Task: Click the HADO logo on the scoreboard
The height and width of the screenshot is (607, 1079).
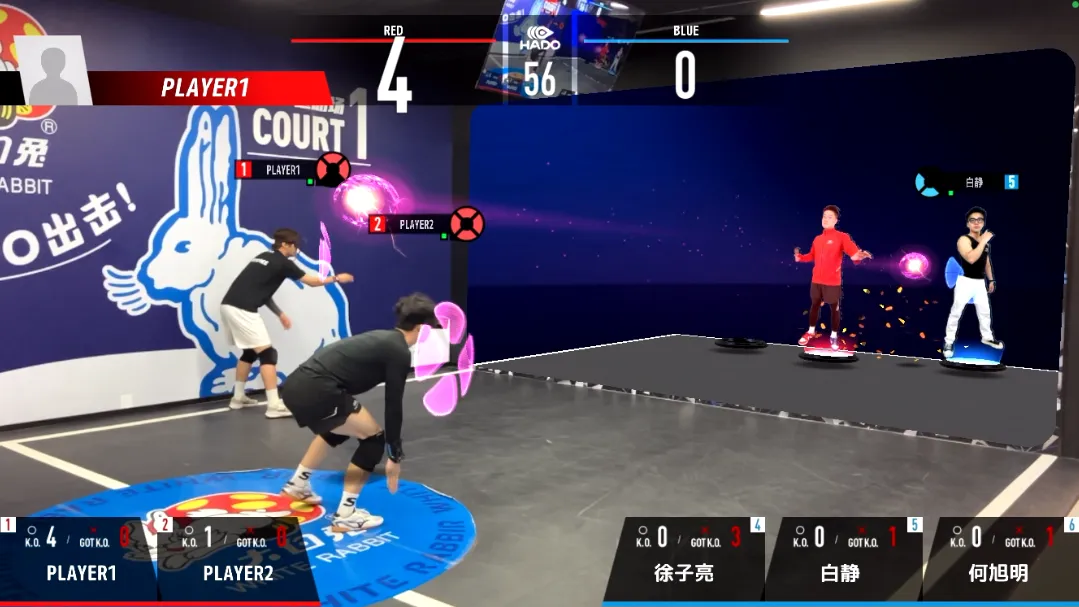Action: coord(540,40)
